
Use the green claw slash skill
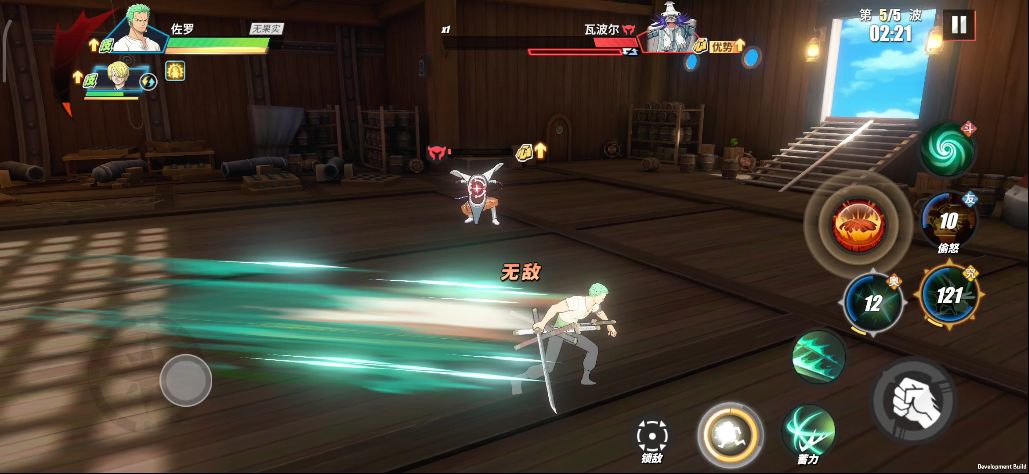point(818,356)
